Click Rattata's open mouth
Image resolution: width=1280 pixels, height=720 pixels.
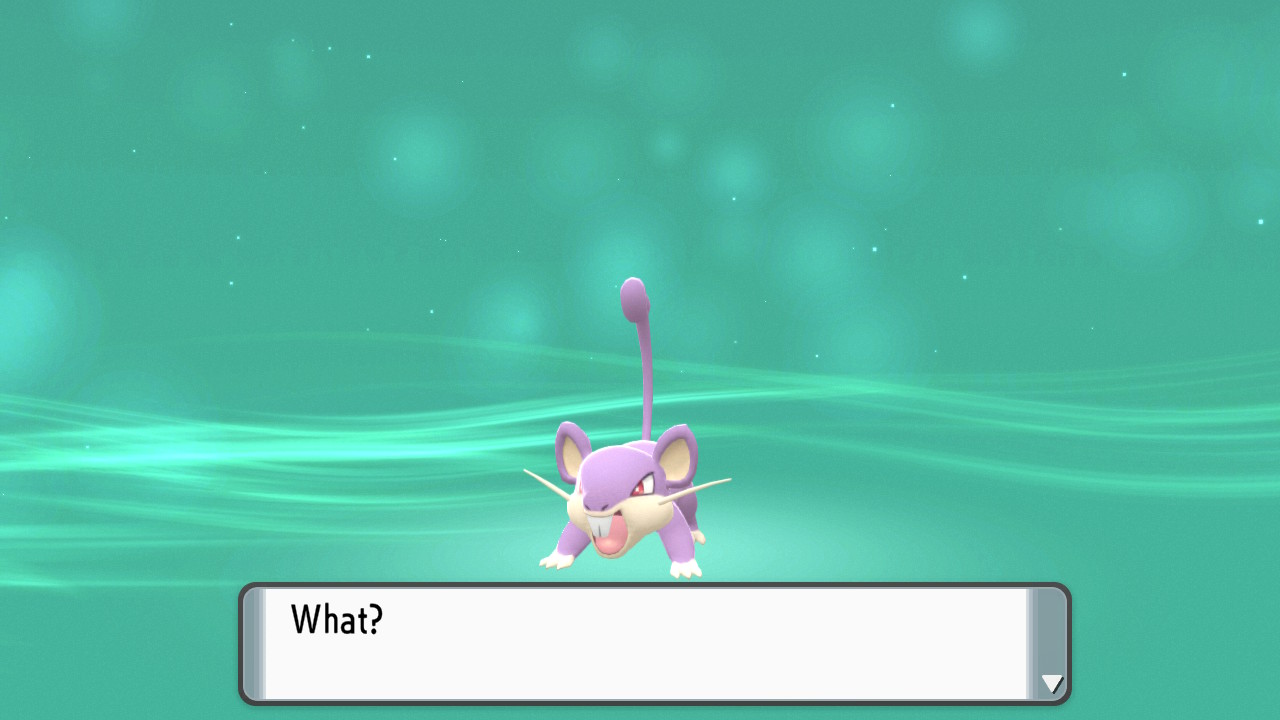point(610,540)
